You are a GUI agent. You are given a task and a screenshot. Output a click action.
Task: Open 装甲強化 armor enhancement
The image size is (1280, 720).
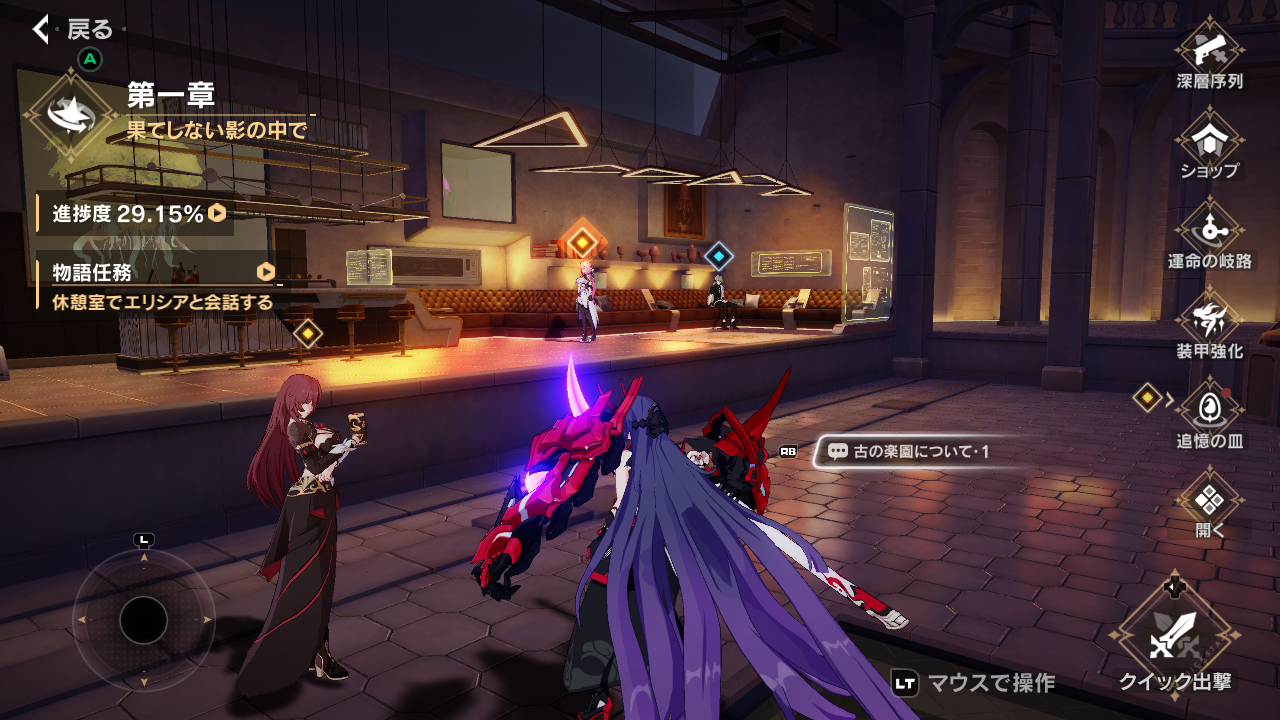click(1212, 318)
